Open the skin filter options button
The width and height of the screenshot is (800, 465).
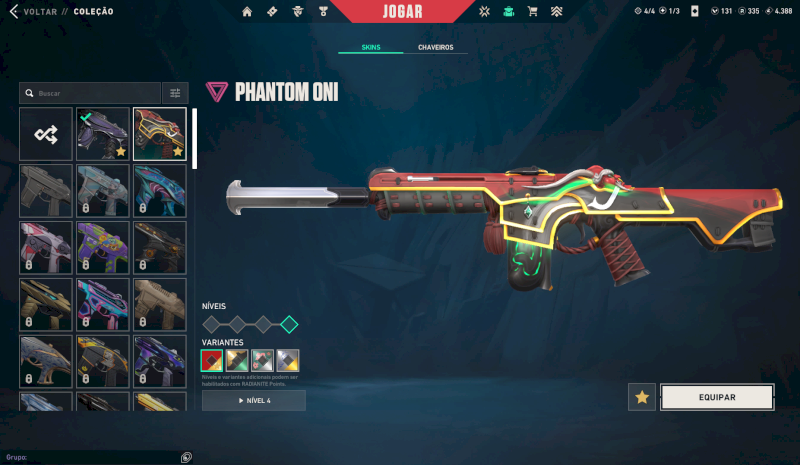coord(175,93)
